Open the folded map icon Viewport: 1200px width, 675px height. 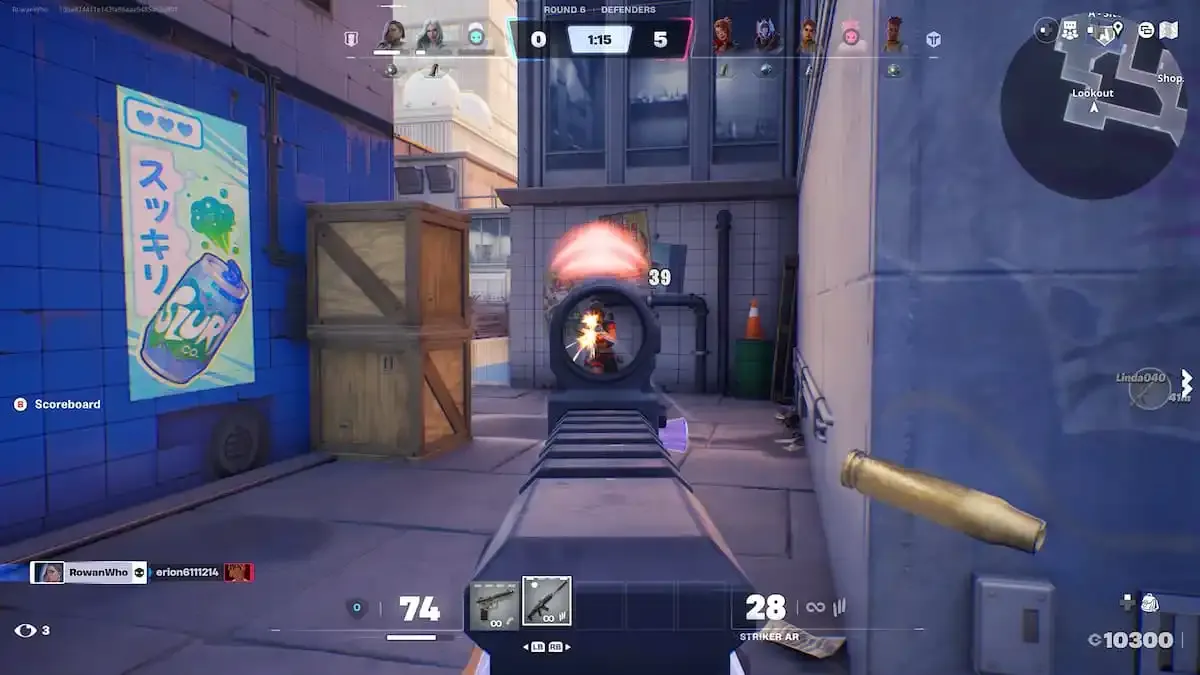point(1169,30)
